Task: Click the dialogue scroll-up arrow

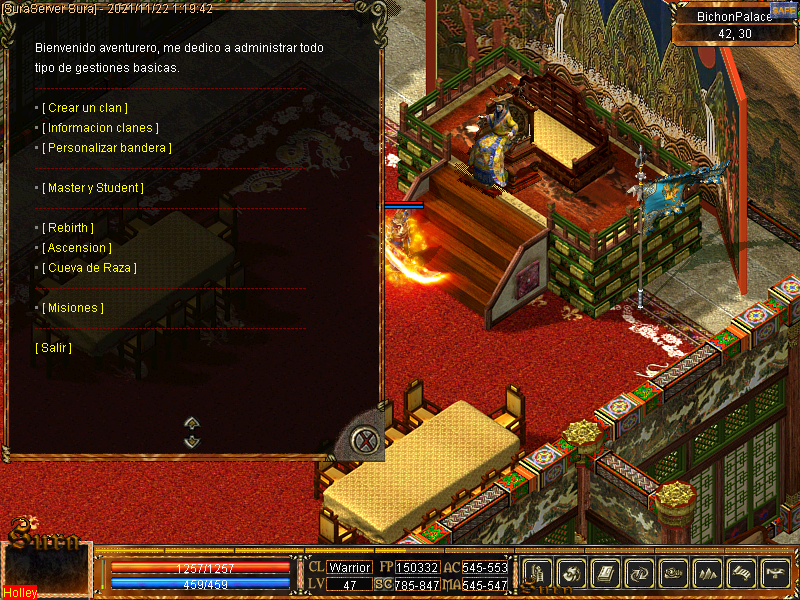Action: click(192, 423)
